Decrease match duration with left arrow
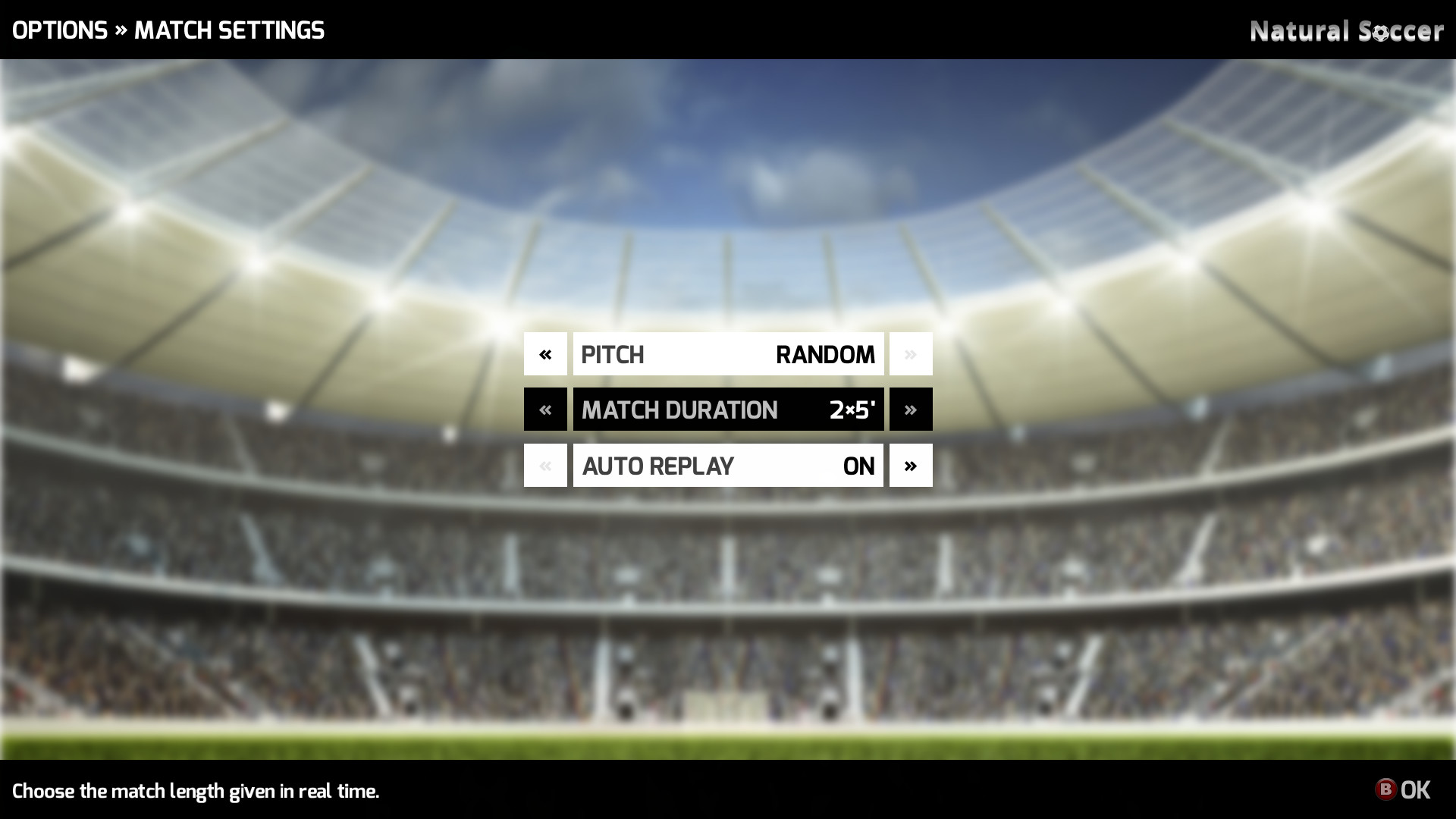This screenshot has height=819, width=1456. coord(545,409)
